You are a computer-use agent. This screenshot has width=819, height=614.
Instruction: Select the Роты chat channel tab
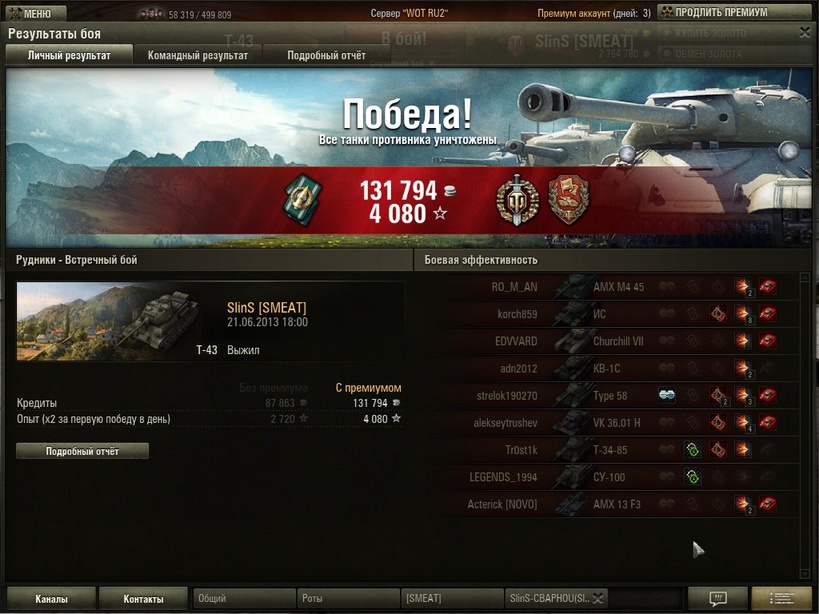pos(348,599)
